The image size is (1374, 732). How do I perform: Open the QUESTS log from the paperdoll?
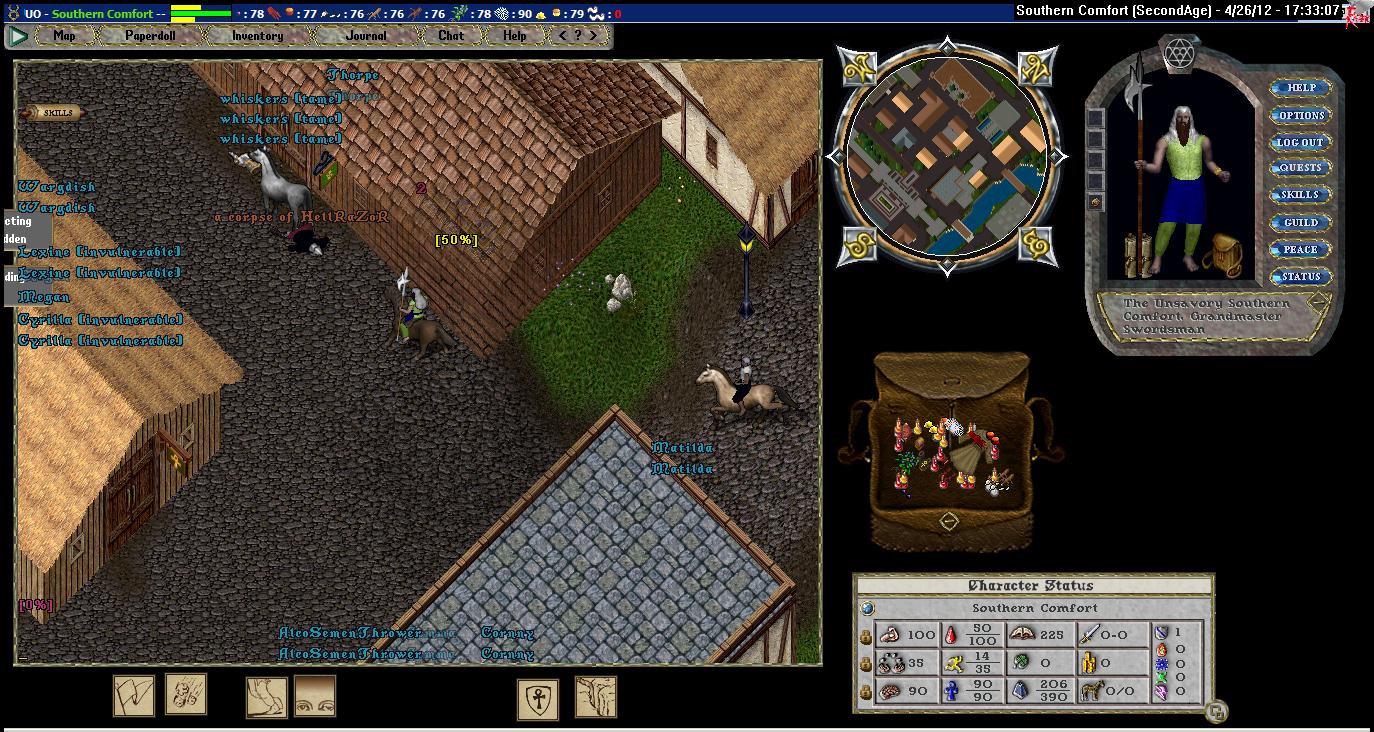pos(1300,168)
